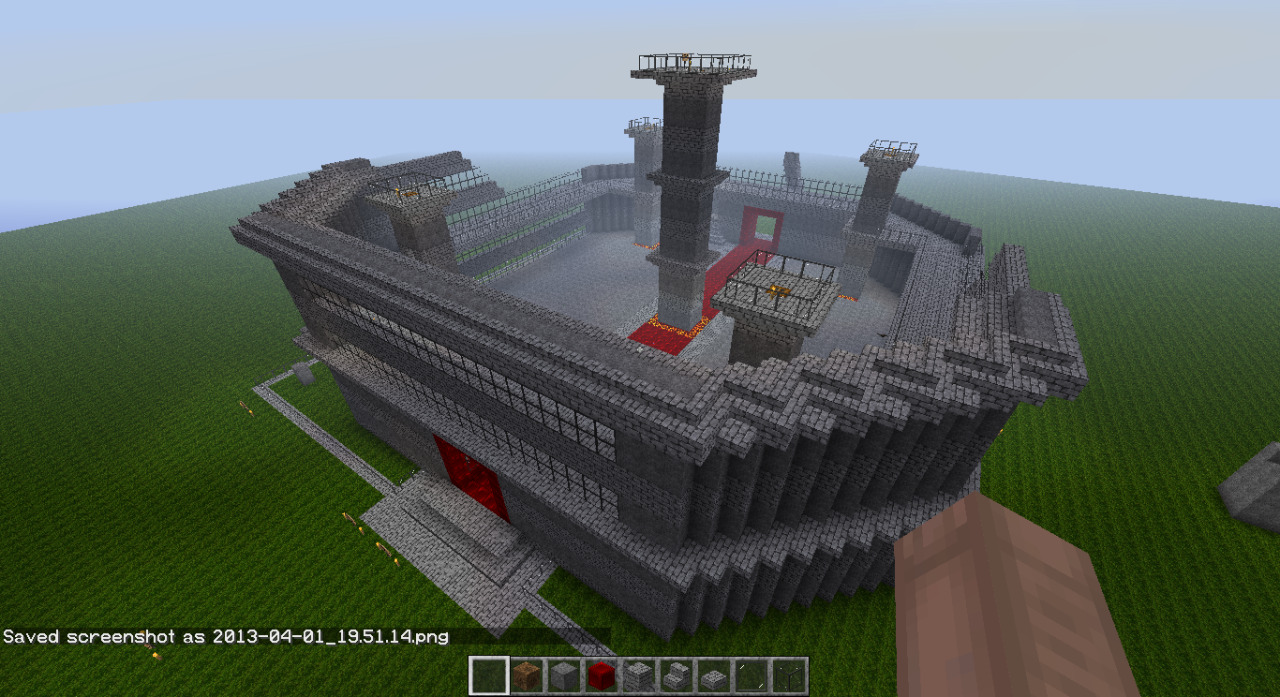Choose the stone brick slab slot
Image resolution: width=1280 pixels, height=697 pixels.
pos(713,676)
